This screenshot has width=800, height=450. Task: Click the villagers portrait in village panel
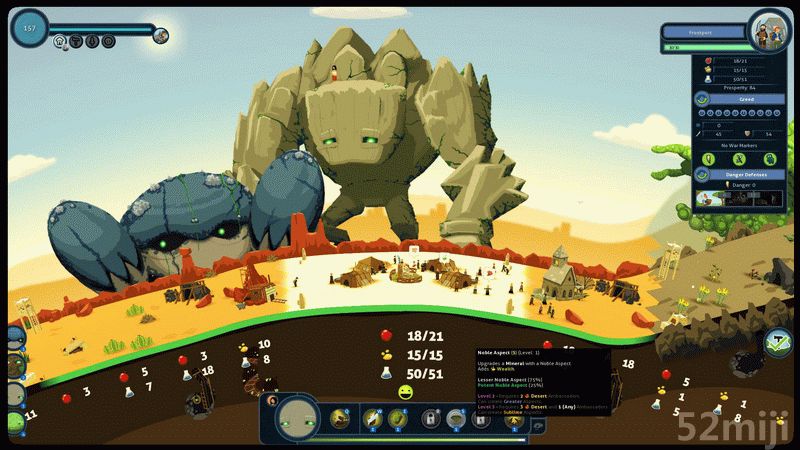[769, 28]
